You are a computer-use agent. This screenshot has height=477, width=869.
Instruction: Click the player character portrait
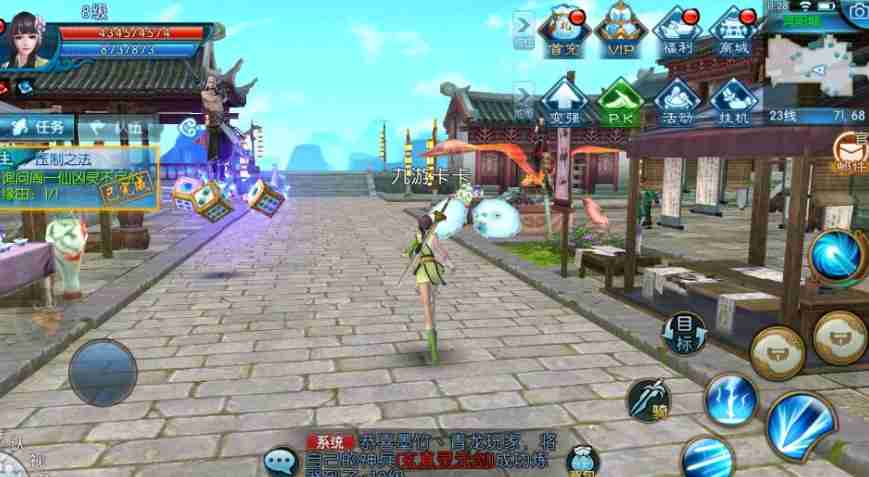(x=30, y=37)
